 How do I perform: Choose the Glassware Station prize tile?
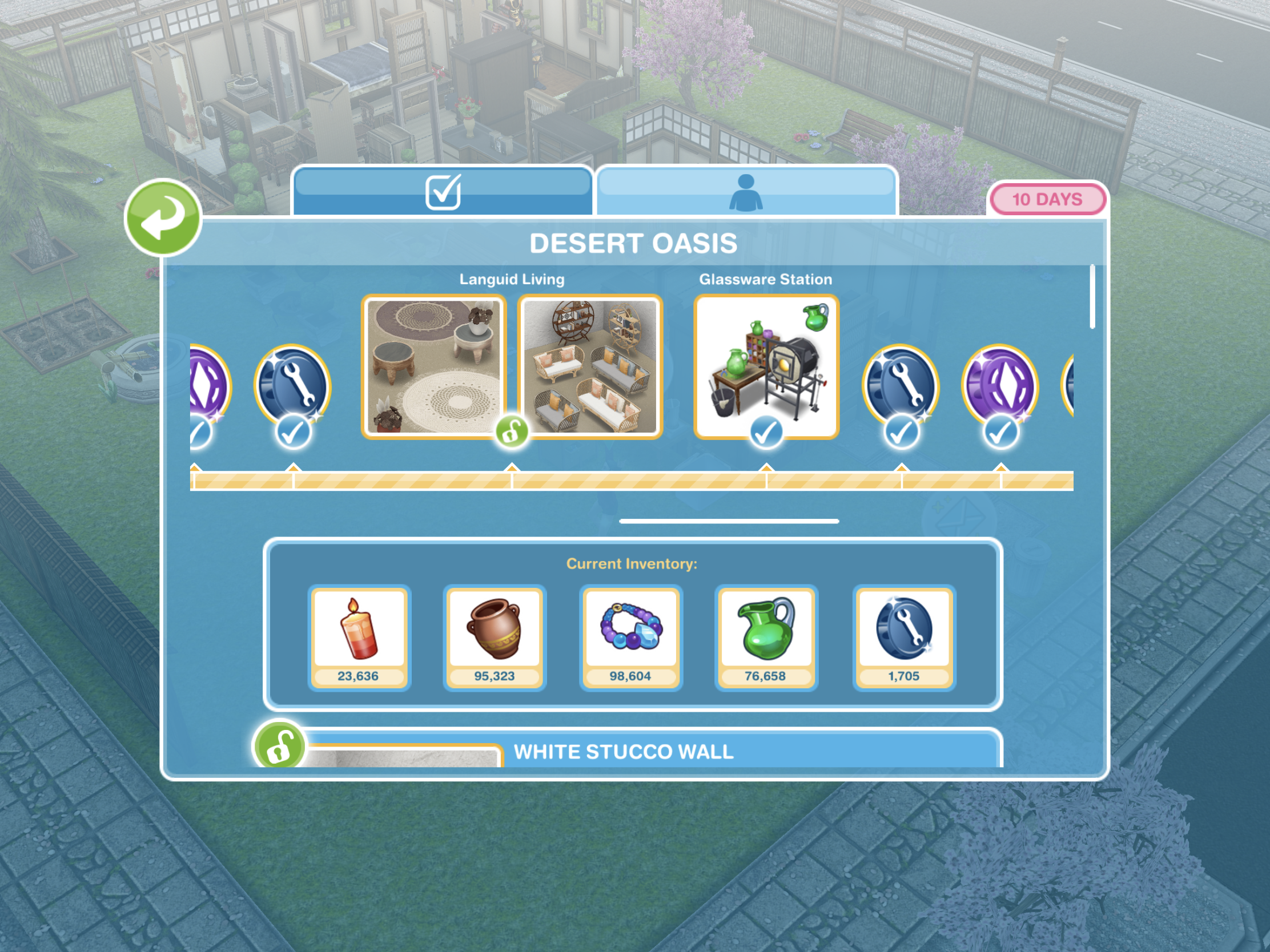766,366
